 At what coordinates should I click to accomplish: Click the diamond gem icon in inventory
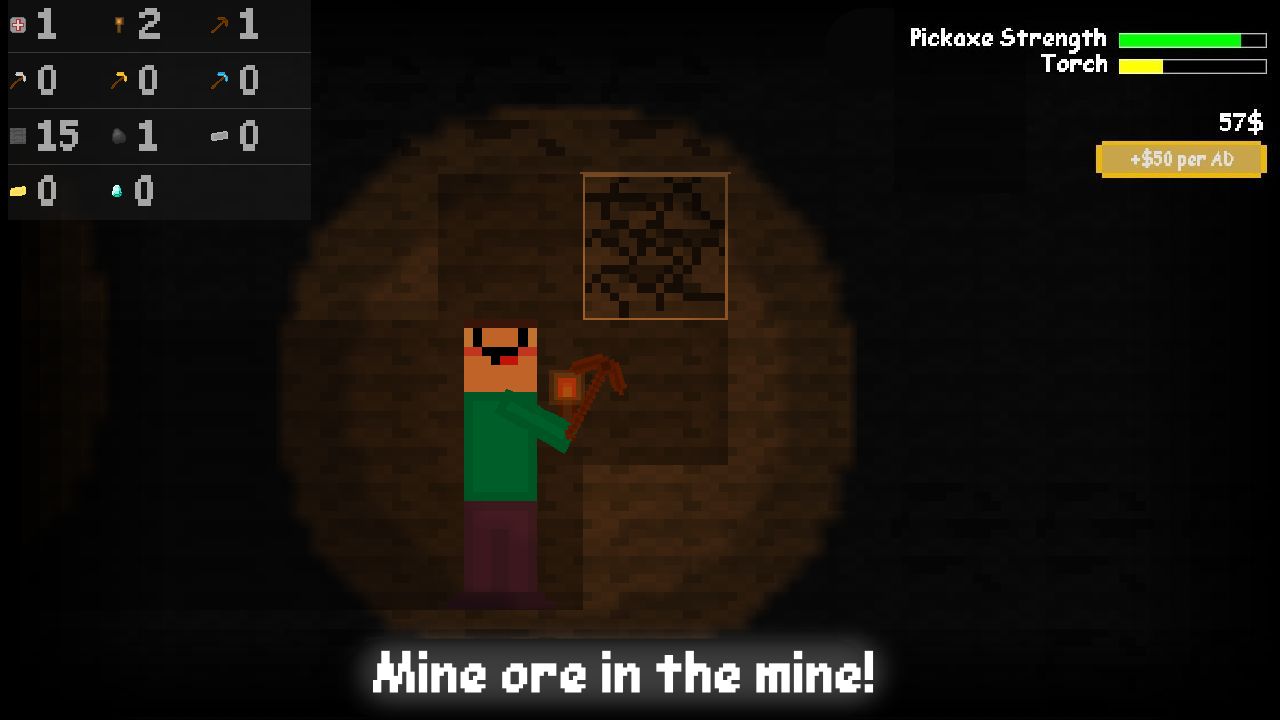(116, 191)
